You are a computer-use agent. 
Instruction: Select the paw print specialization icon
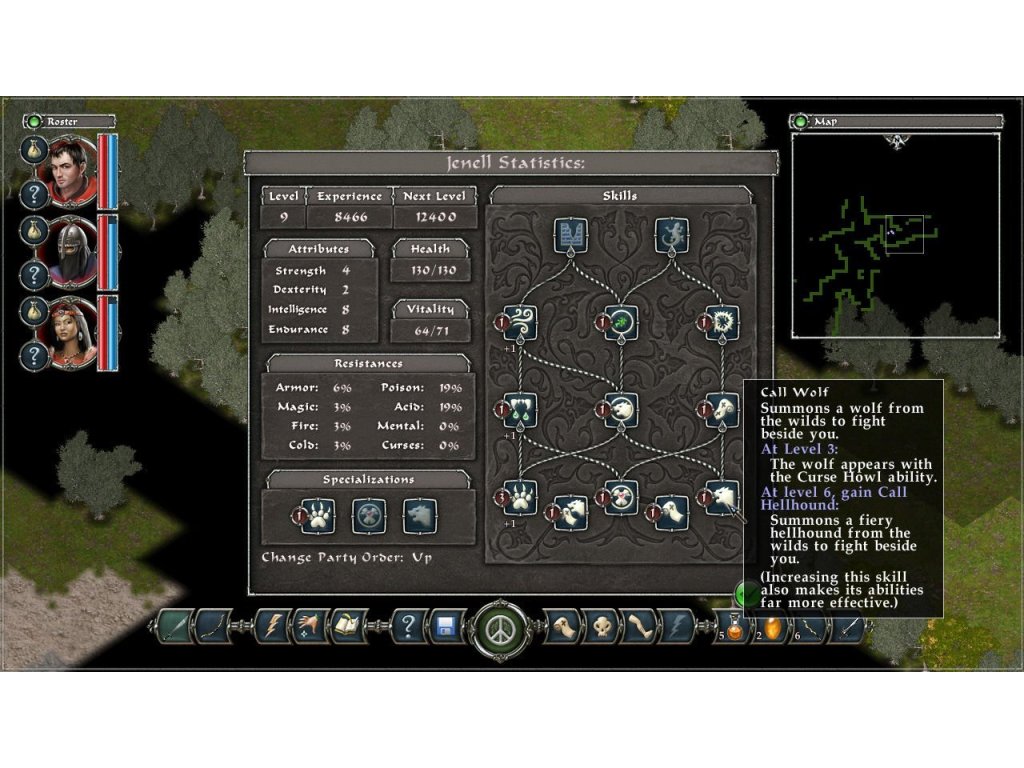point(318,516)
